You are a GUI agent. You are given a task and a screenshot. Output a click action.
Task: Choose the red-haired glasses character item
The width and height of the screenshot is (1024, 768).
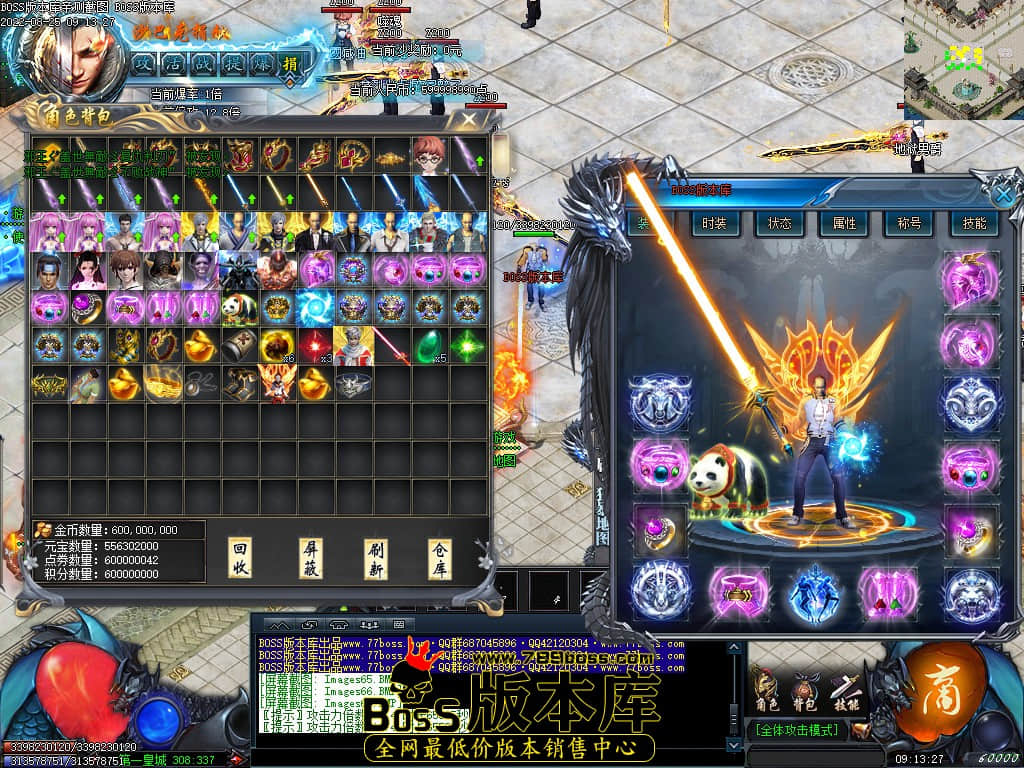click(428, 155)
